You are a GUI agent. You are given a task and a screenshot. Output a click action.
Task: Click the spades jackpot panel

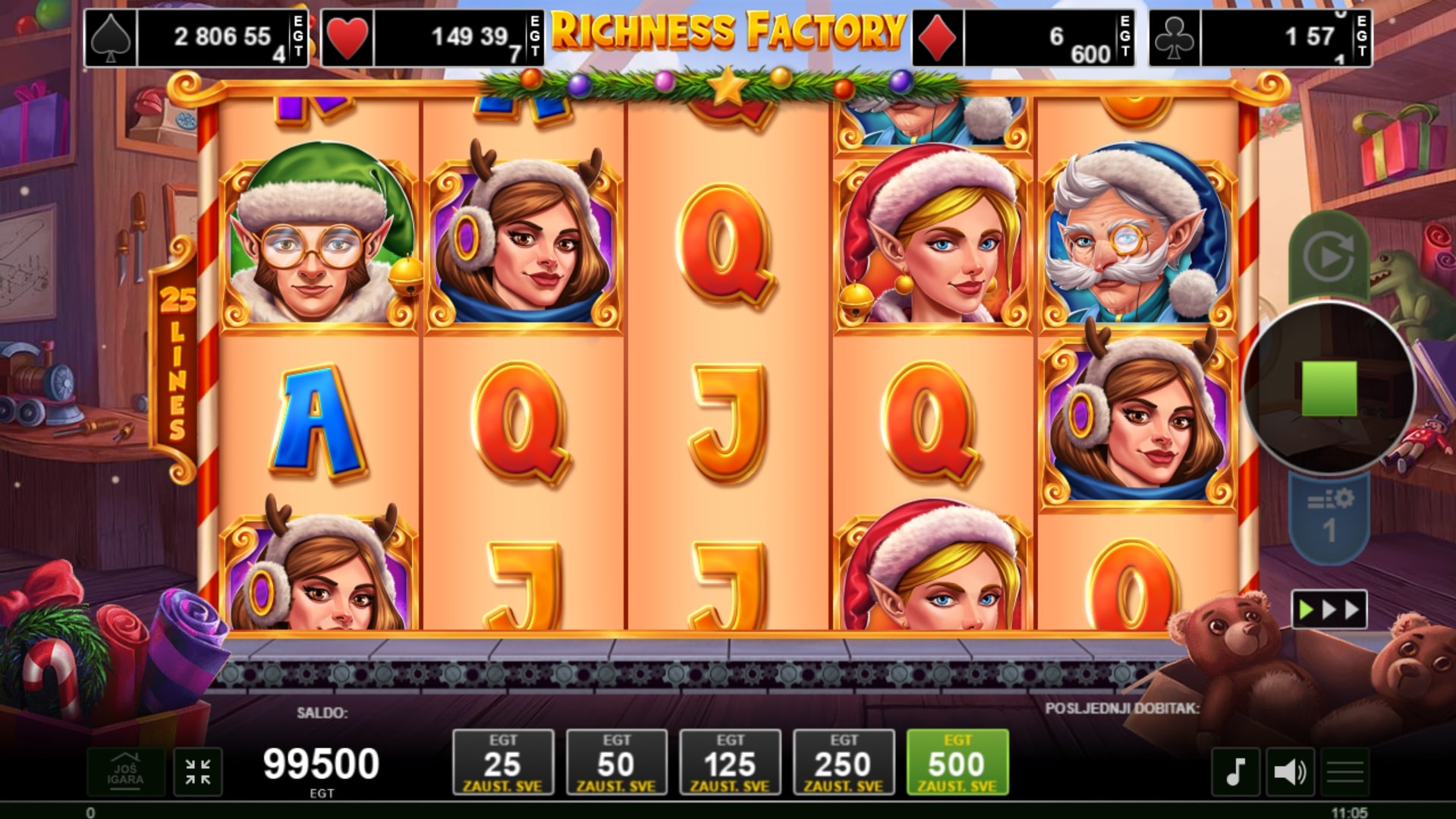click(196, 38)
